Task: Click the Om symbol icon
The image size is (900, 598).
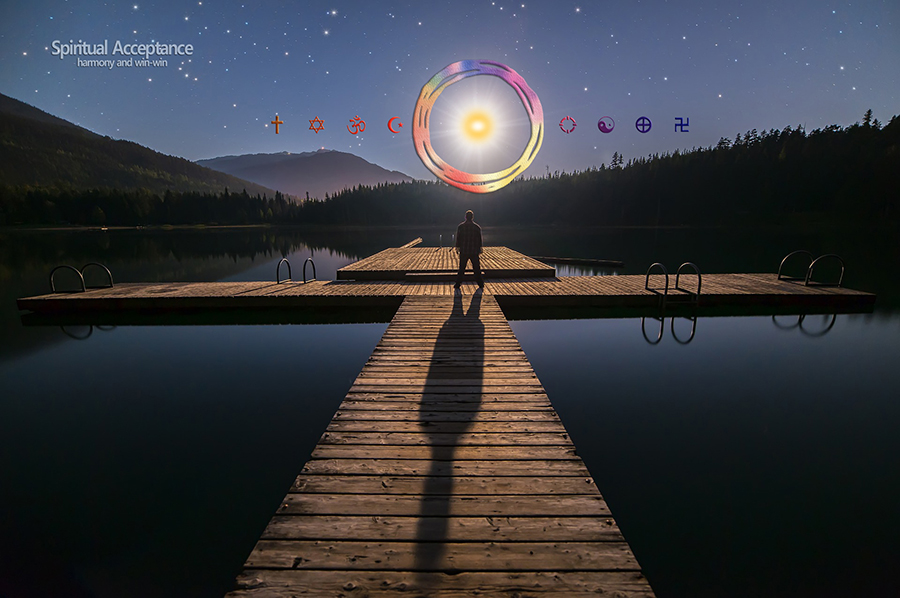Action: click(x=356, y=125)
